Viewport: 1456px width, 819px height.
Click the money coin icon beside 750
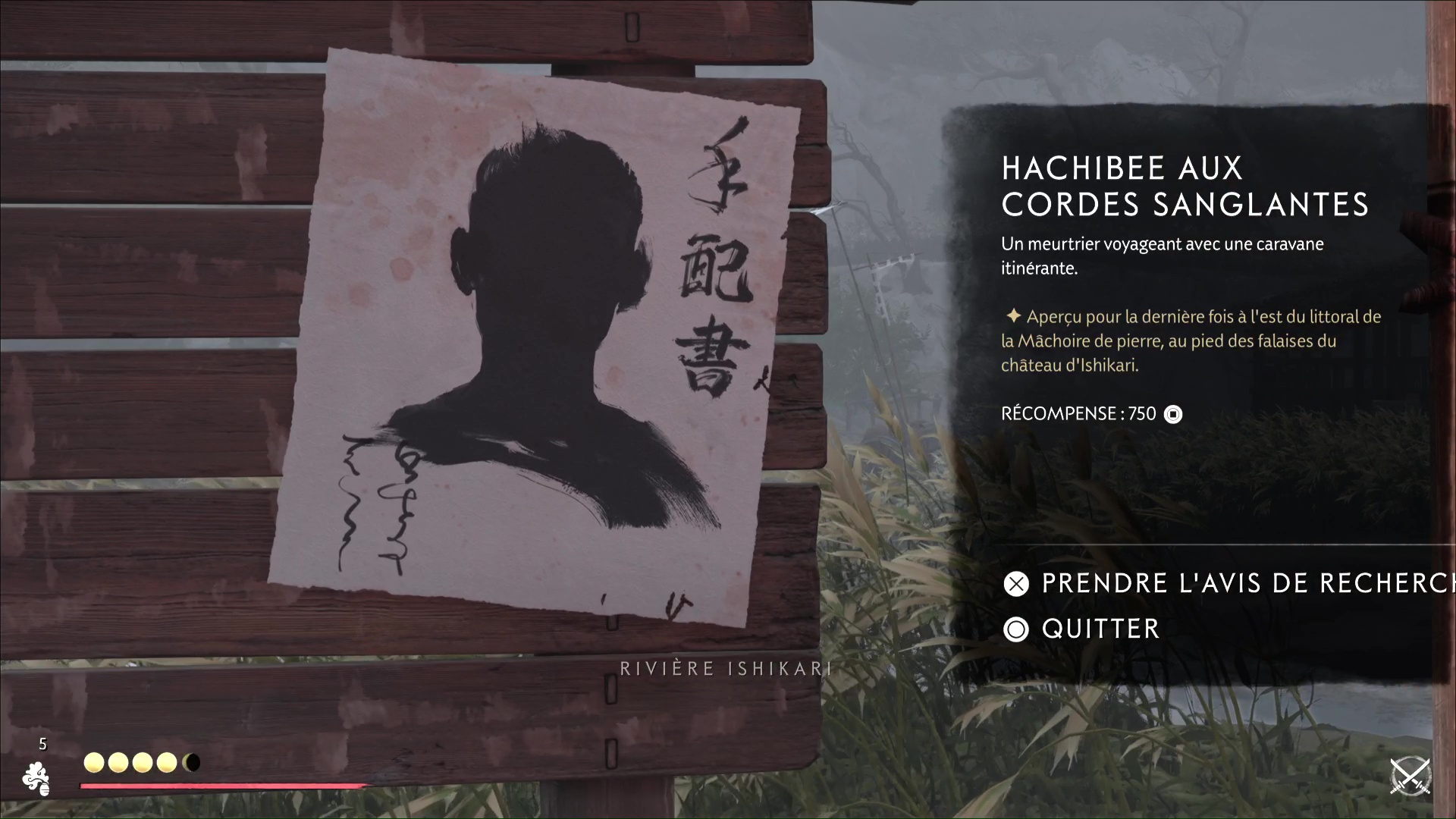click(x=1174, y=414)
